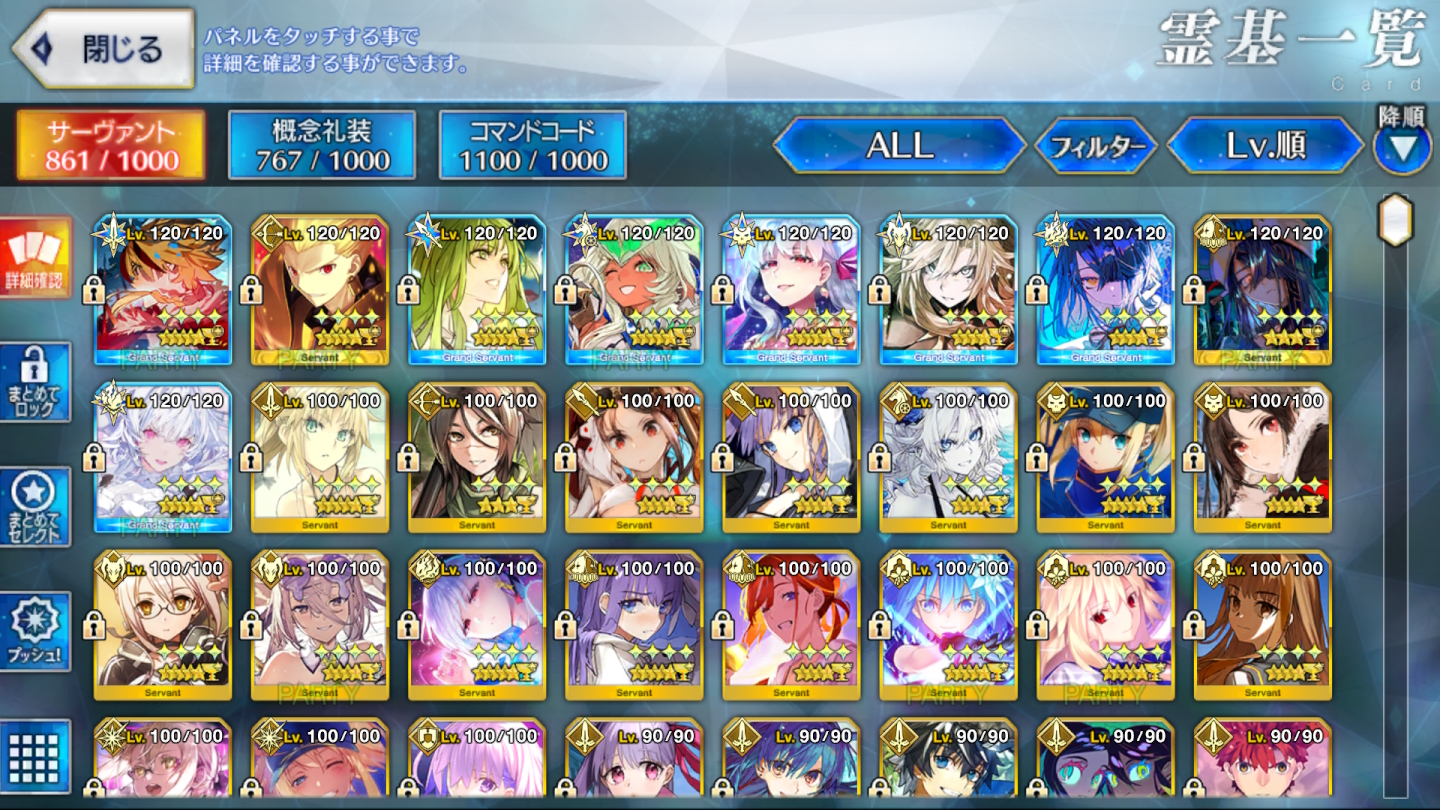Select the white-haired Lv.120 card in second row

point(163,458)
